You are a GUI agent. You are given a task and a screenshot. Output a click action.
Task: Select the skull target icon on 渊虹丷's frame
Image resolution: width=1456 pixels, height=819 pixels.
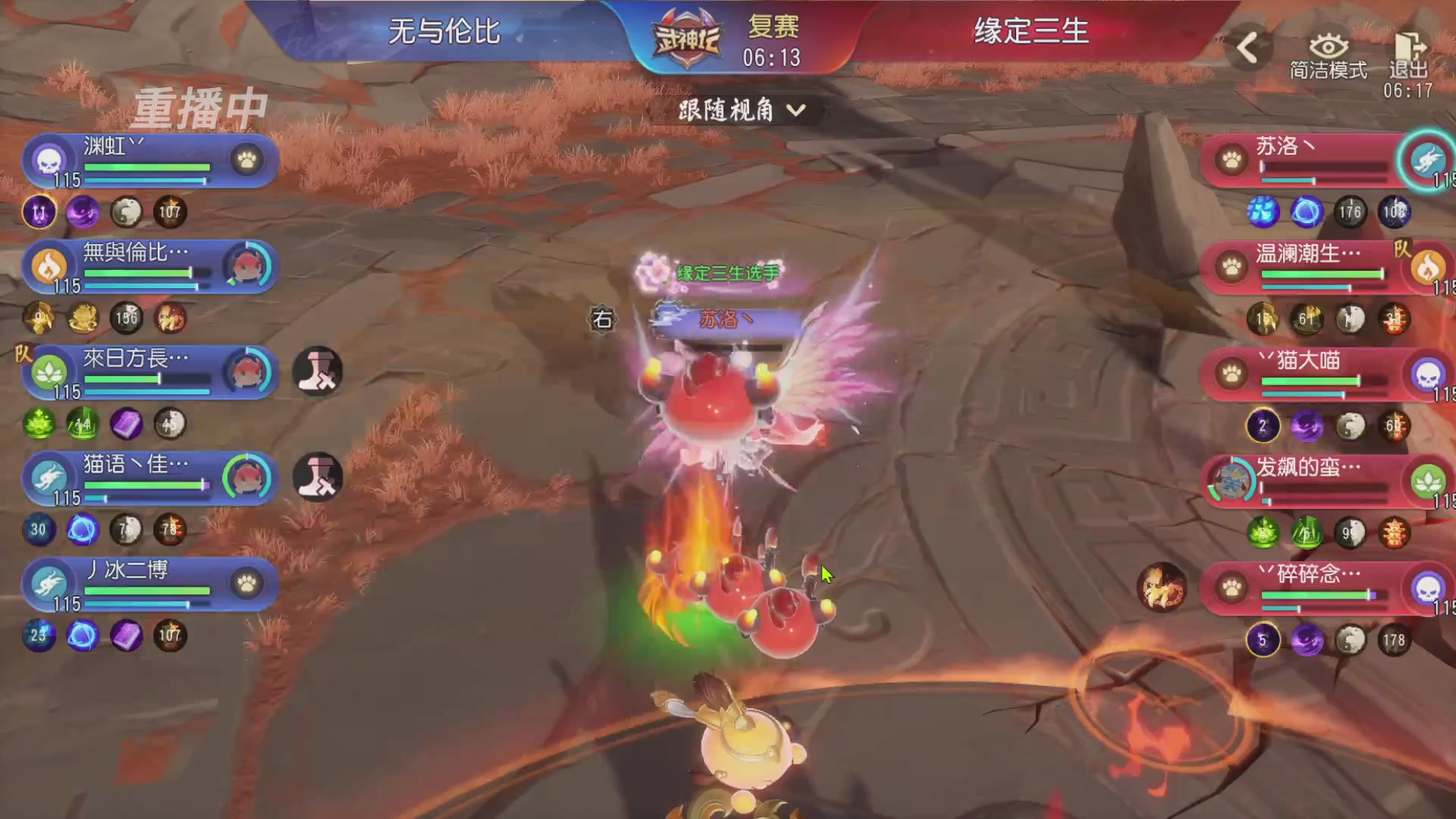[x=47, y=161]
